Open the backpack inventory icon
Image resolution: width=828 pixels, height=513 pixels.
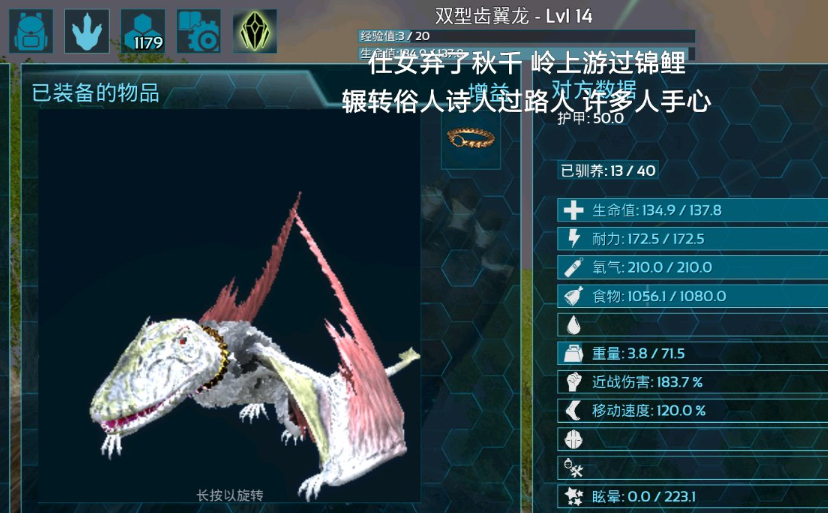coord(31,31)
